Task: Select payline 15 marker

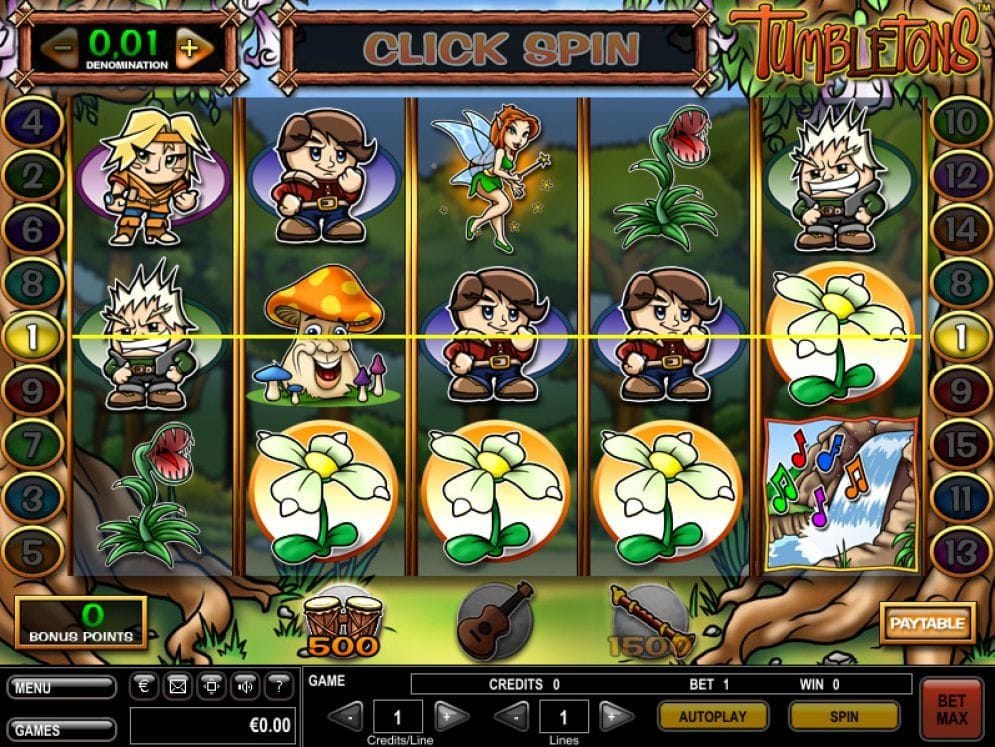Action: pyautogui.click(x=959, y=443)
